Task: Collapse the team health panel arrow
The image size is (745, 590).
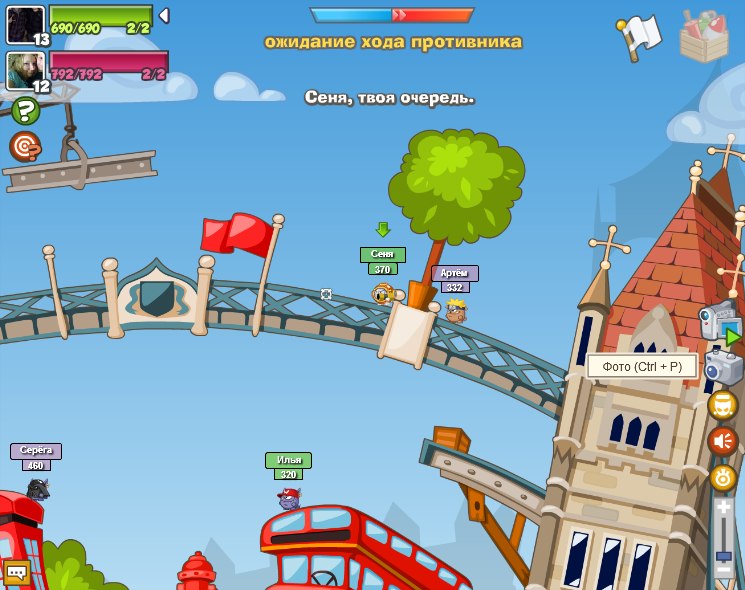Action: [164, 16]
